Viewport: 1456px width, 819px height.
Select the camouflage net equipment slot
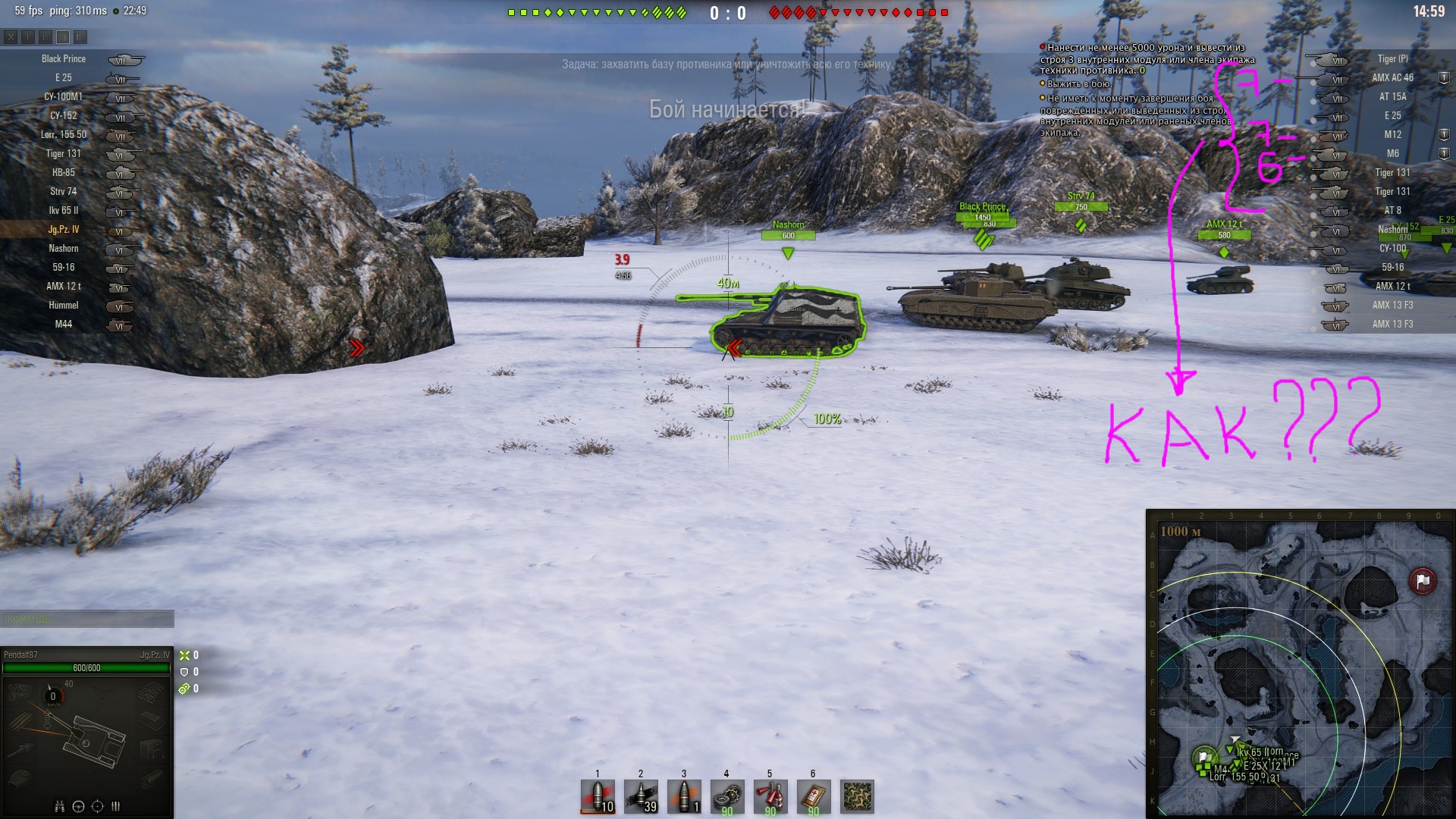click(858, 797)
